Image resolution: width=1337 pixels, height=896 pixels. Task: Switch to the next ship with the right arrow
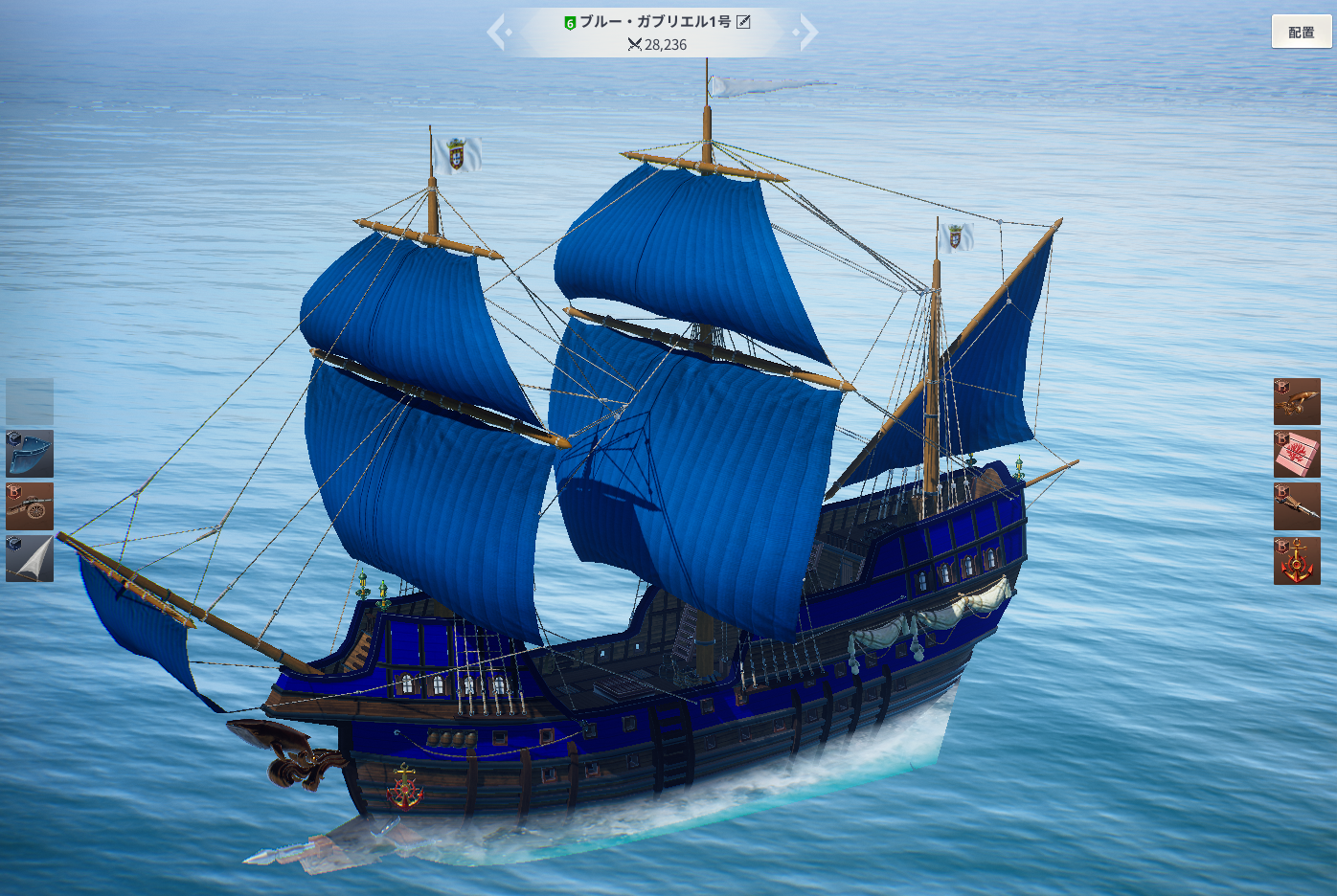tap(807, 32)
